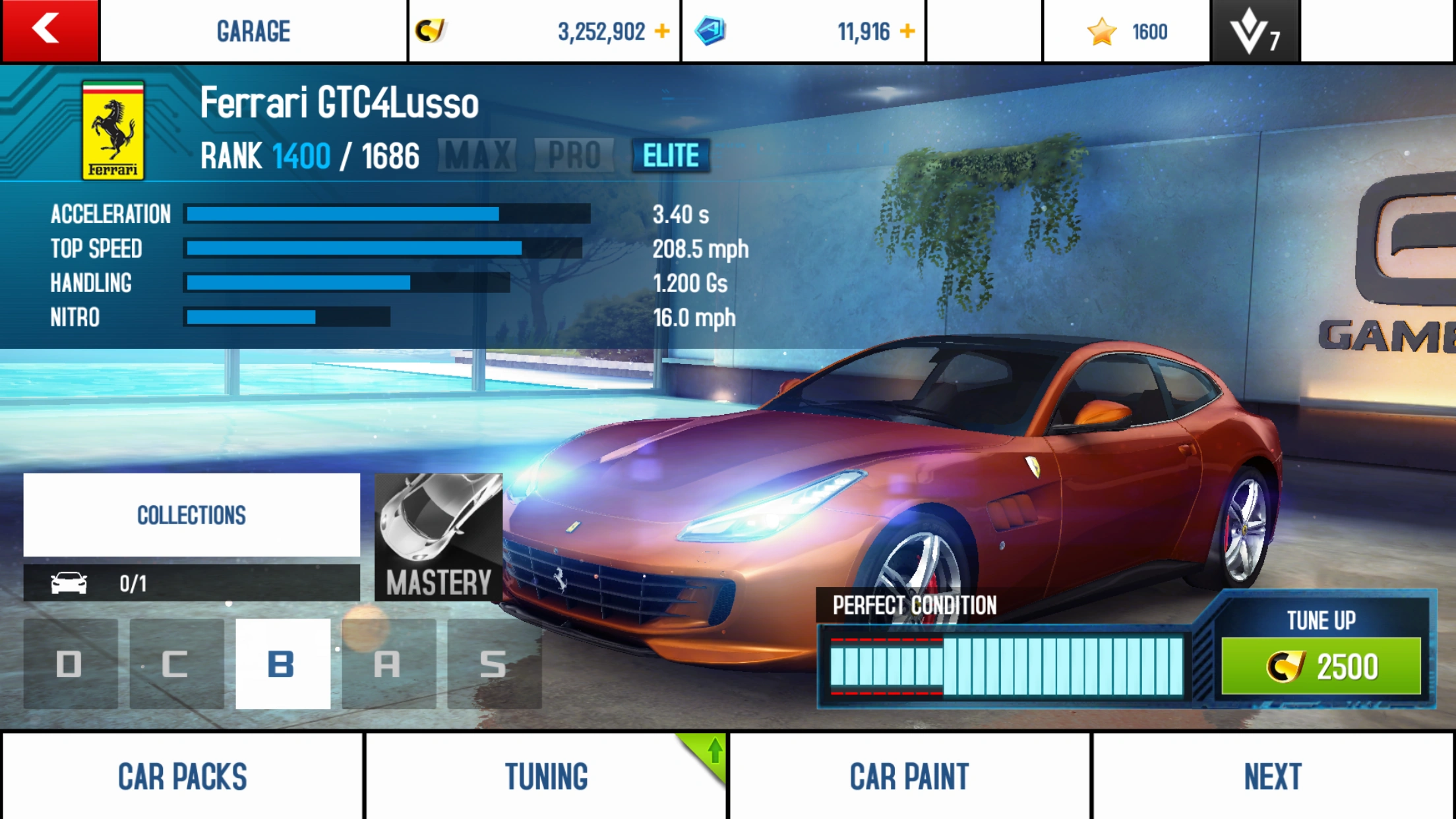
Task: Open Car Packs
Action: click(183, 776)
